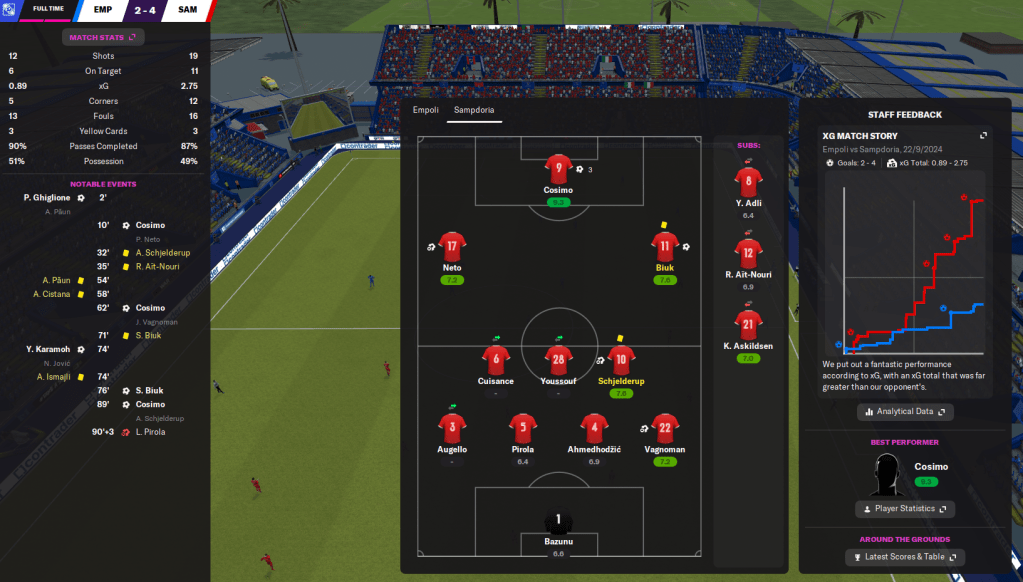The image size is (1023, 582).
Task: Select defender Pirola number 5
Action: [522, 428]
